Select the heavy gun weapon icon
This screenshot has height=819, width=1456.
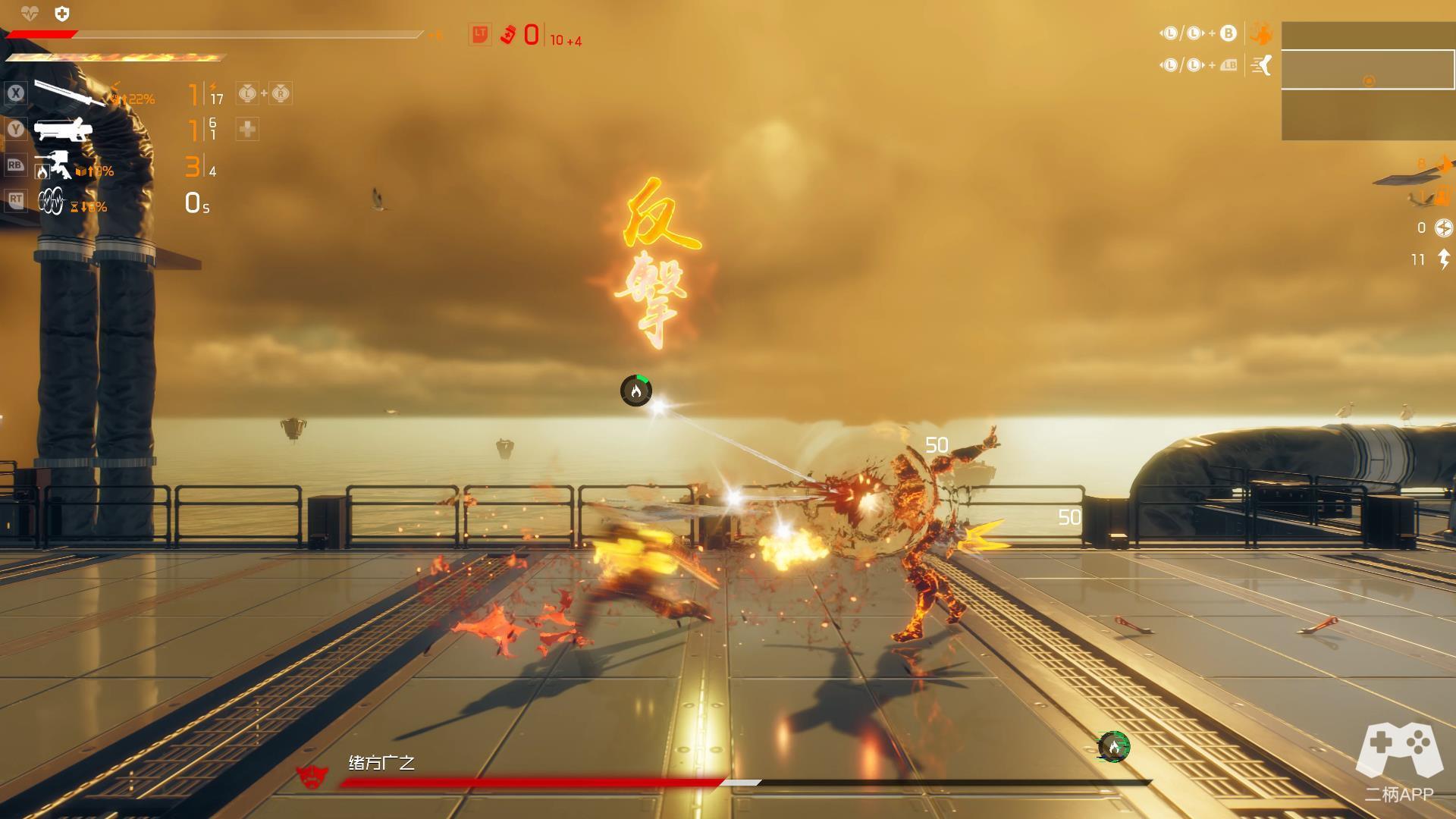coord(63,130)
